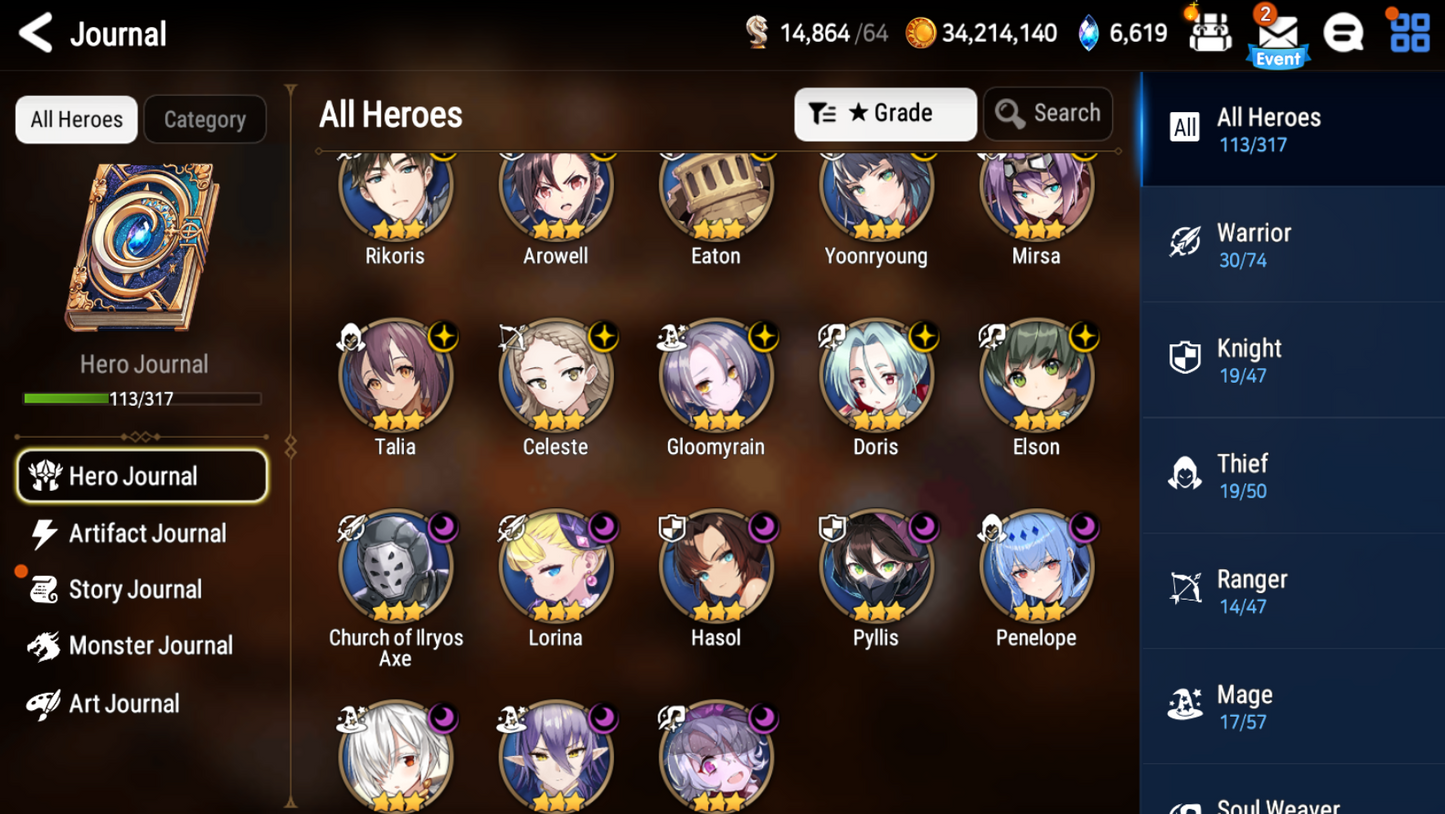Expand the Ranger class section
The image size is (1445, 814).
[x=1291, y=590]
